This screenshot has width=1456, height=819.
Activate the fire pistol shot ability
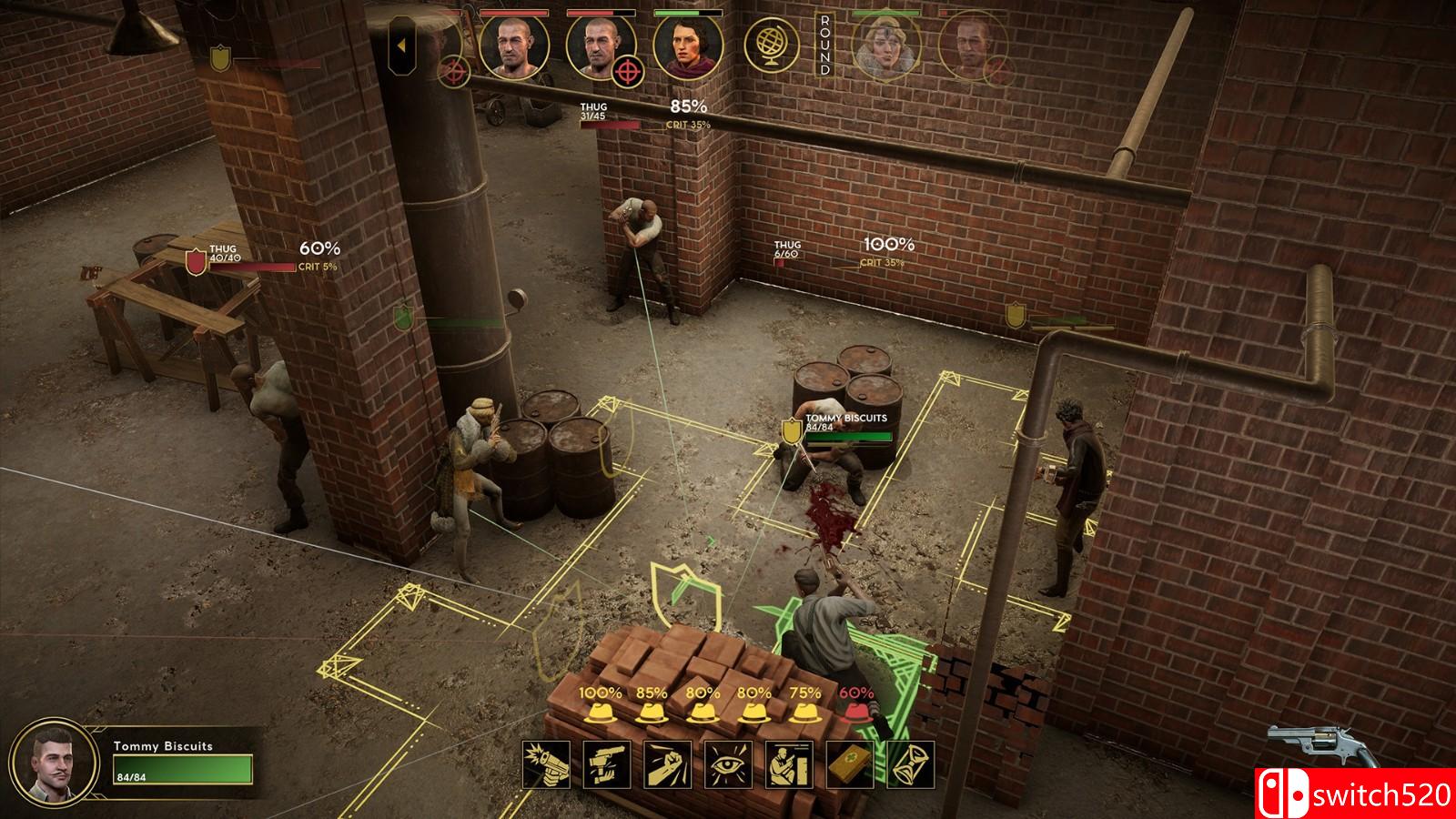click(547, 764)
